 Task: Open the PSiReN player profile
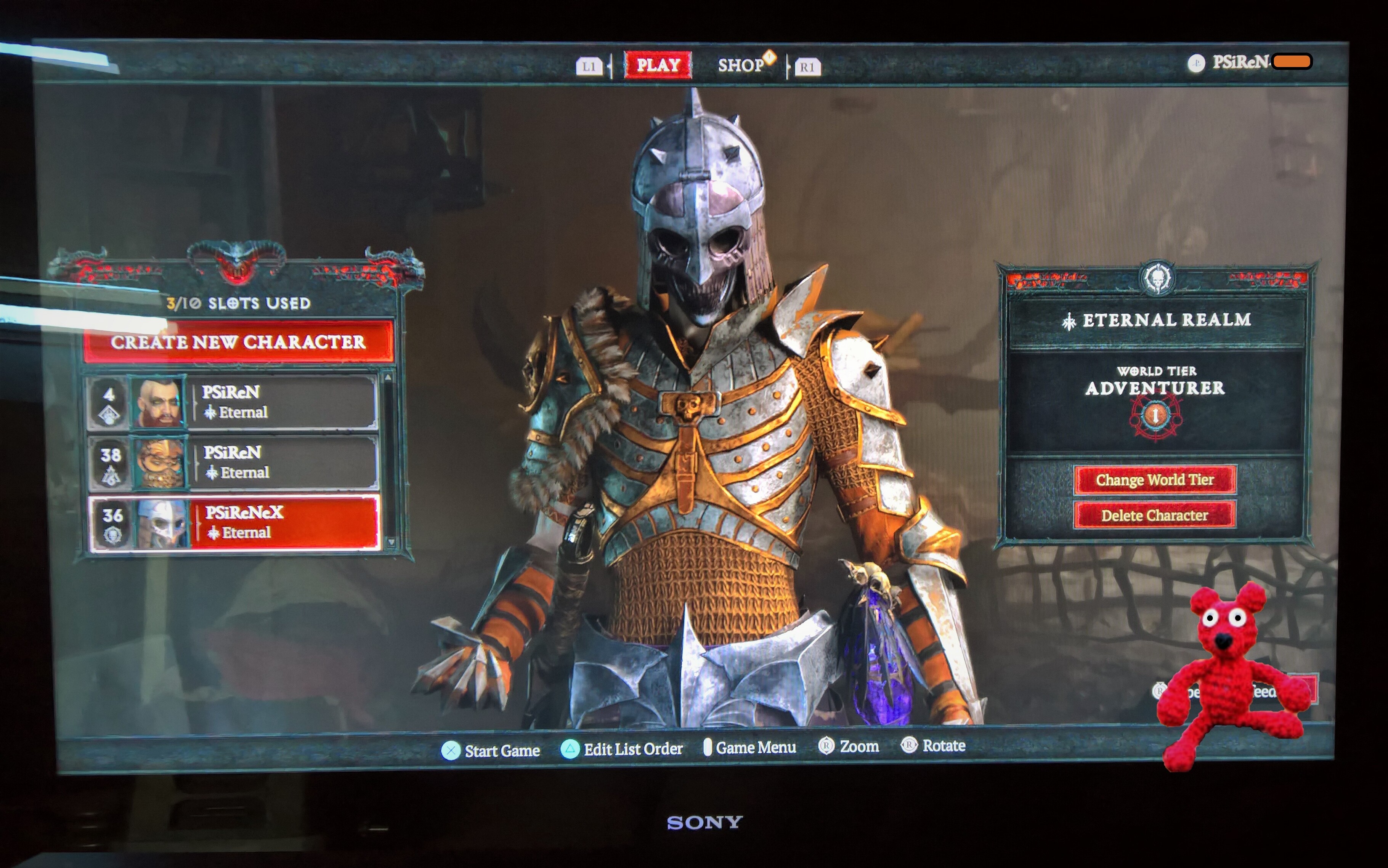pyautogui.click(x=1240, y=62)
